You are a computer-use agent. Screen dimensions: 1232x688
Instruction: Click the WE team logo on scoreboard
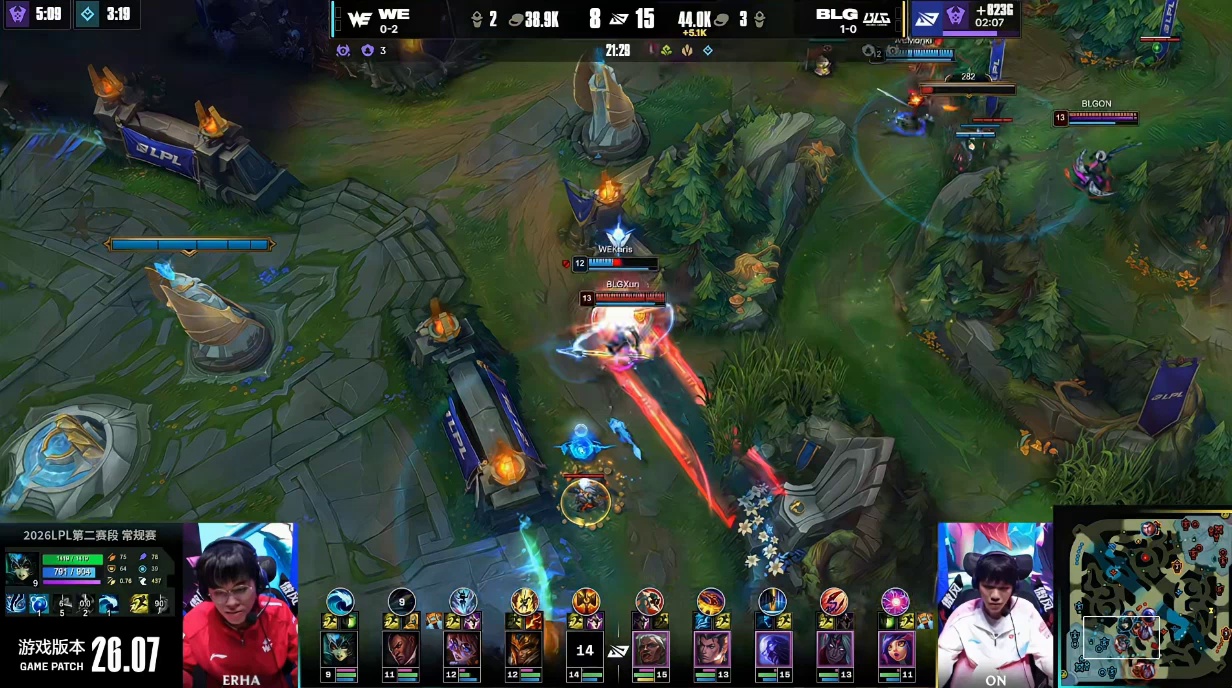coord(359,17)
